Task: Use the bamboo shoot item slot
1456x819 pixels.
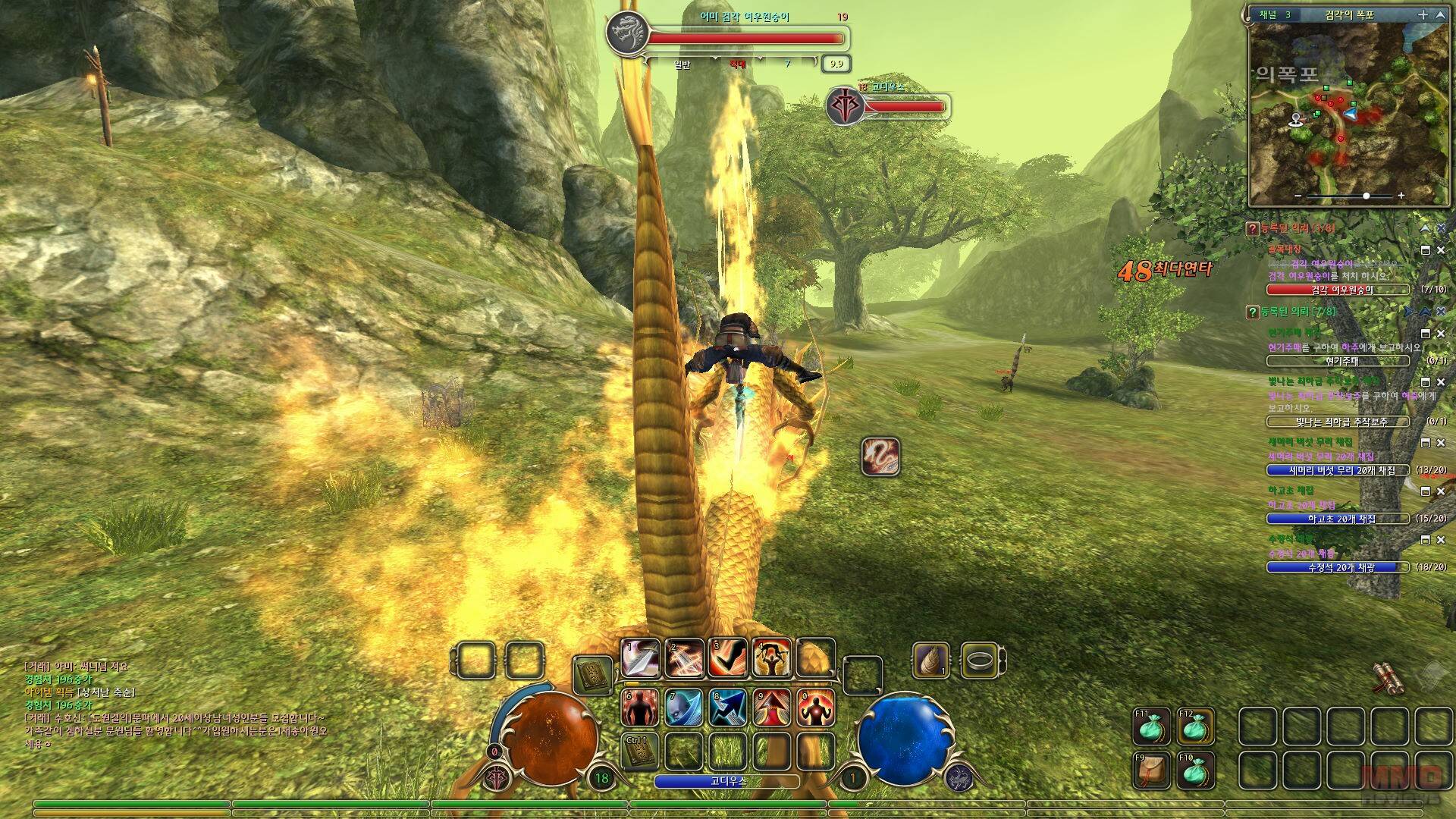Action: [931, 661]
